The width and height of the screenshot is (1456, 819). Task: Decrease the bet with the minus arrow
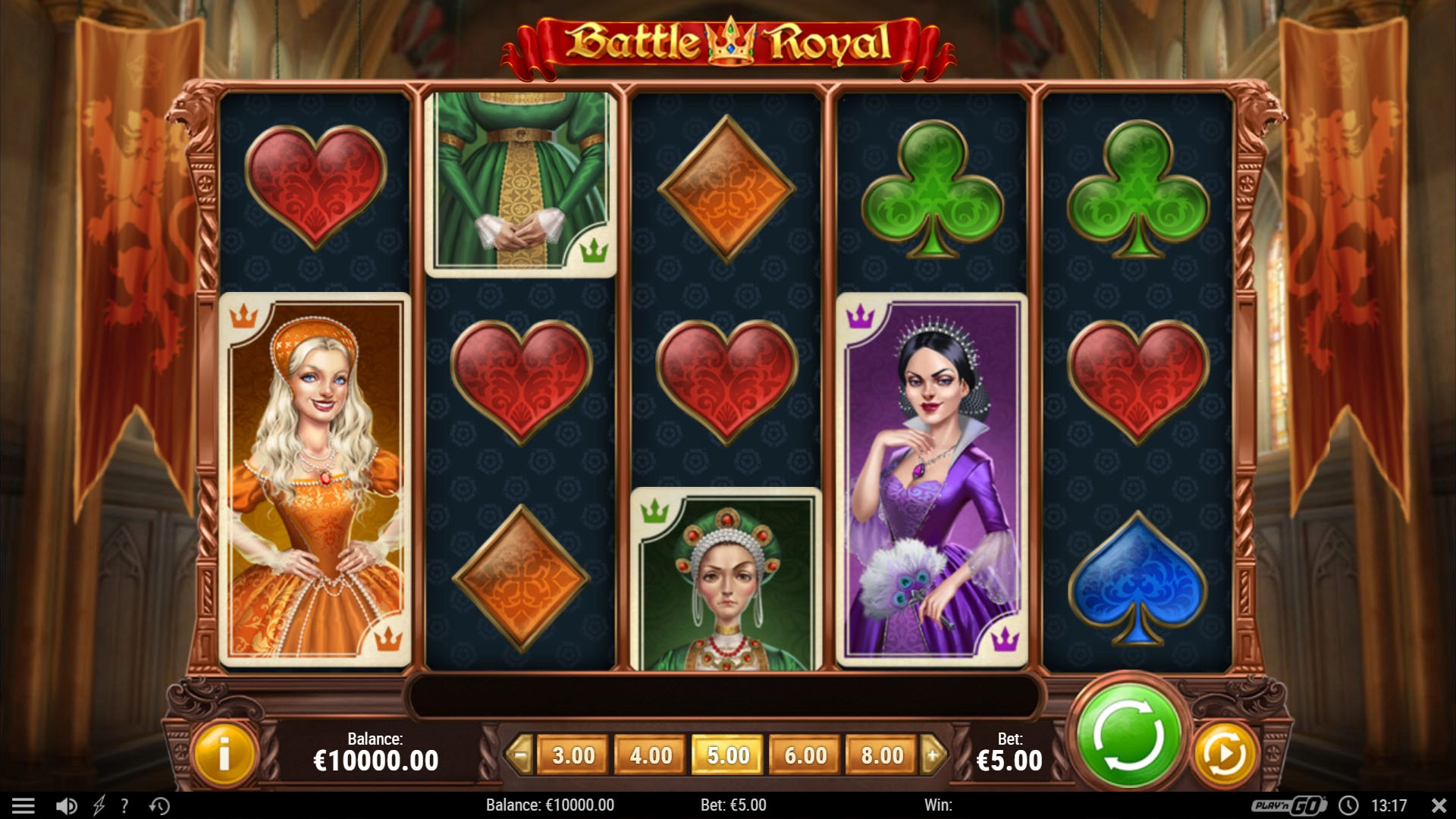click(520, 755)
